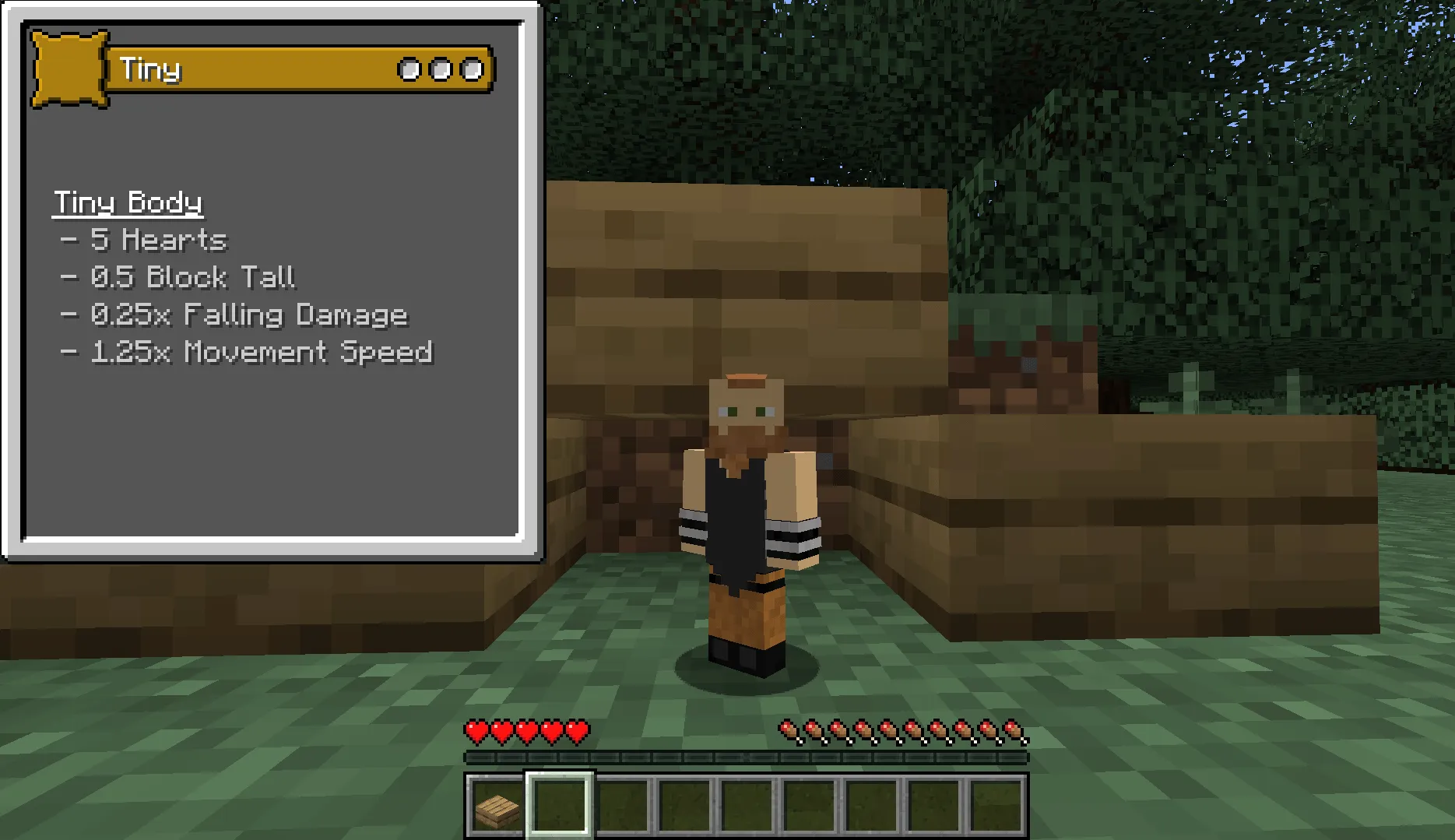Viewport: 1455px width, 840px height.
Task: Toggle the rightmost circle next to Tiny
Action: coord(472,69)
